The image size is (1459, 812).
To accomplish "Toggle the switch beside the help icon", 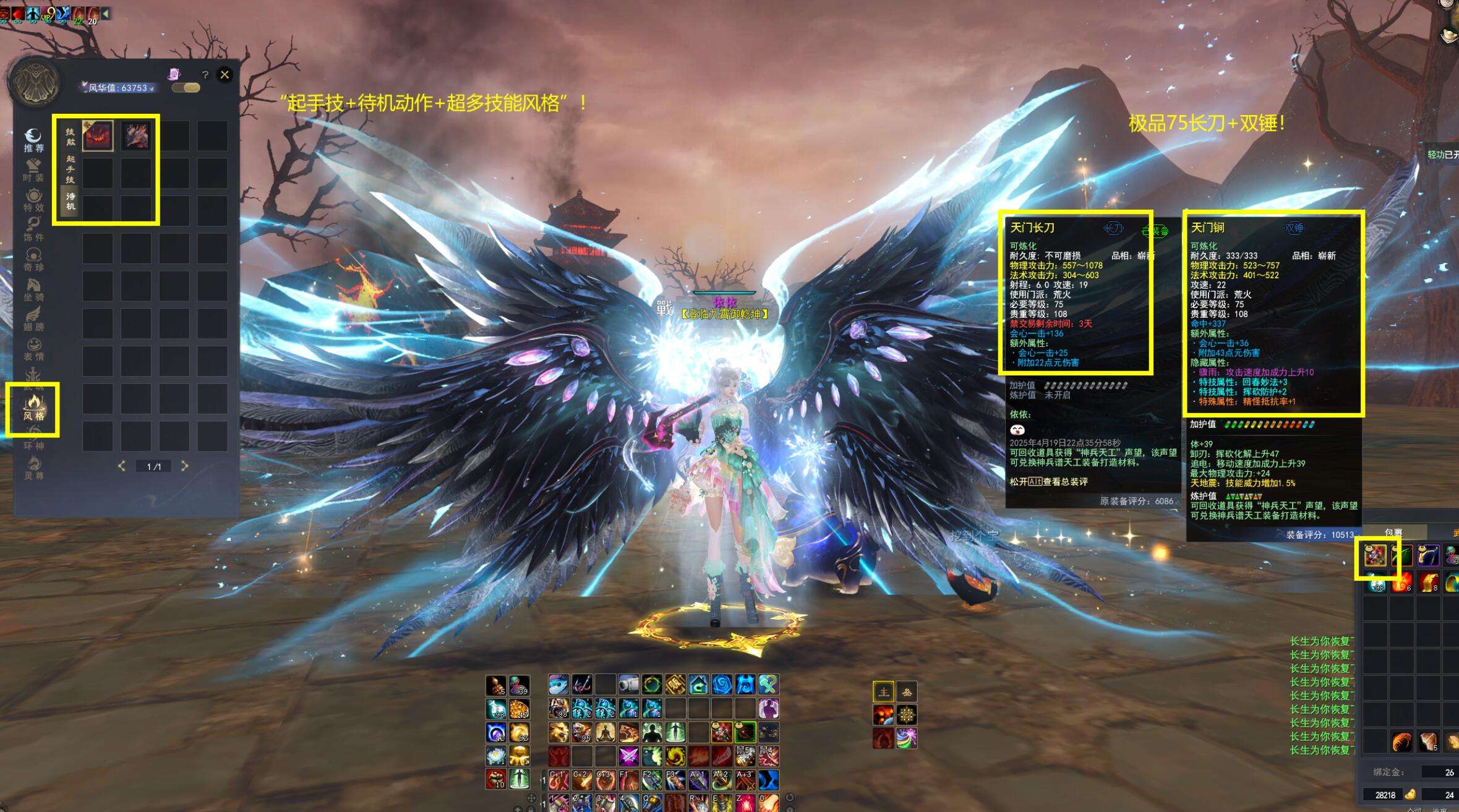I will click(x=186, y=88).
